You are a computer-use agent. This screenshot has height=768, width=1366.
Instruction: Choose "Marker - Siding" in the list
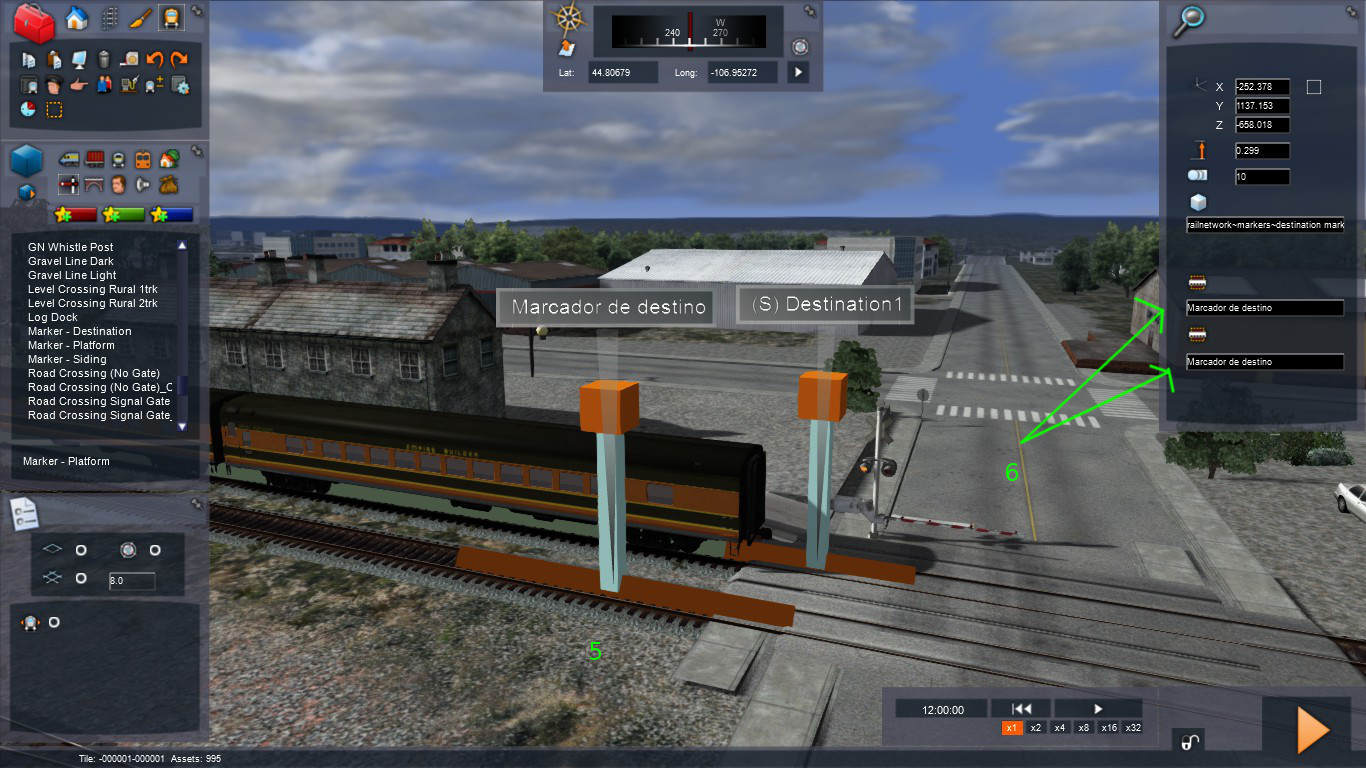[x=67, y=359]
